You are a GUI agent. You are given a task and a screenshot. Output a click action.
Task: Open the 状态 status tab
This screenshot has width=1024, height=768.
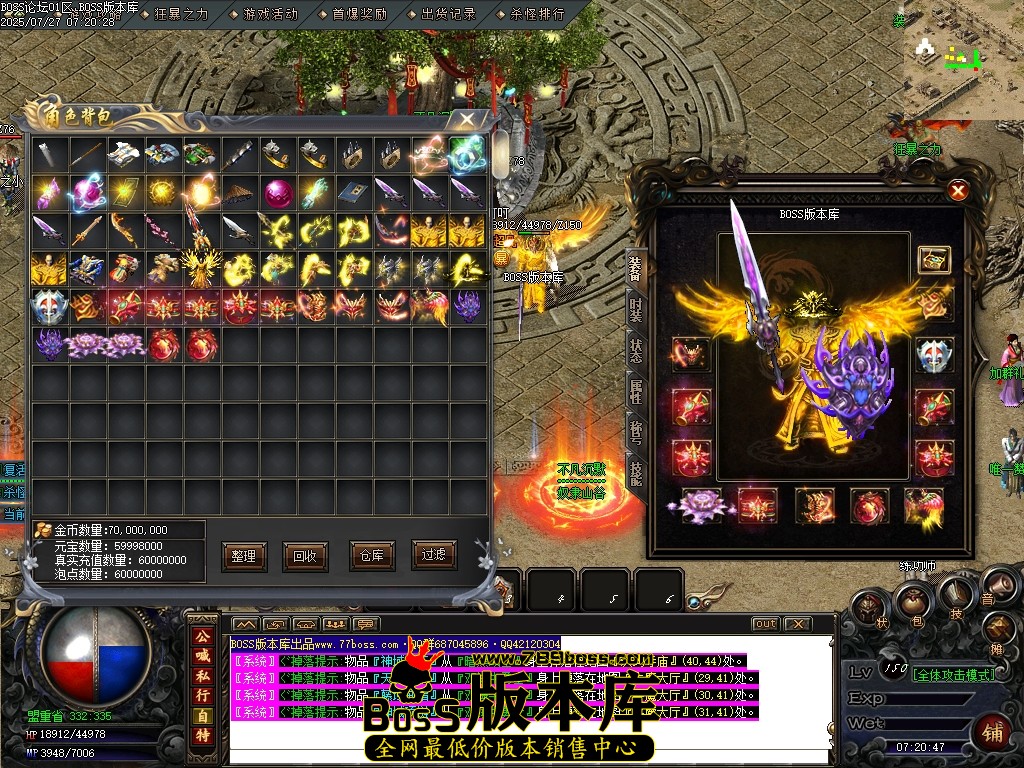pos(636,351)
